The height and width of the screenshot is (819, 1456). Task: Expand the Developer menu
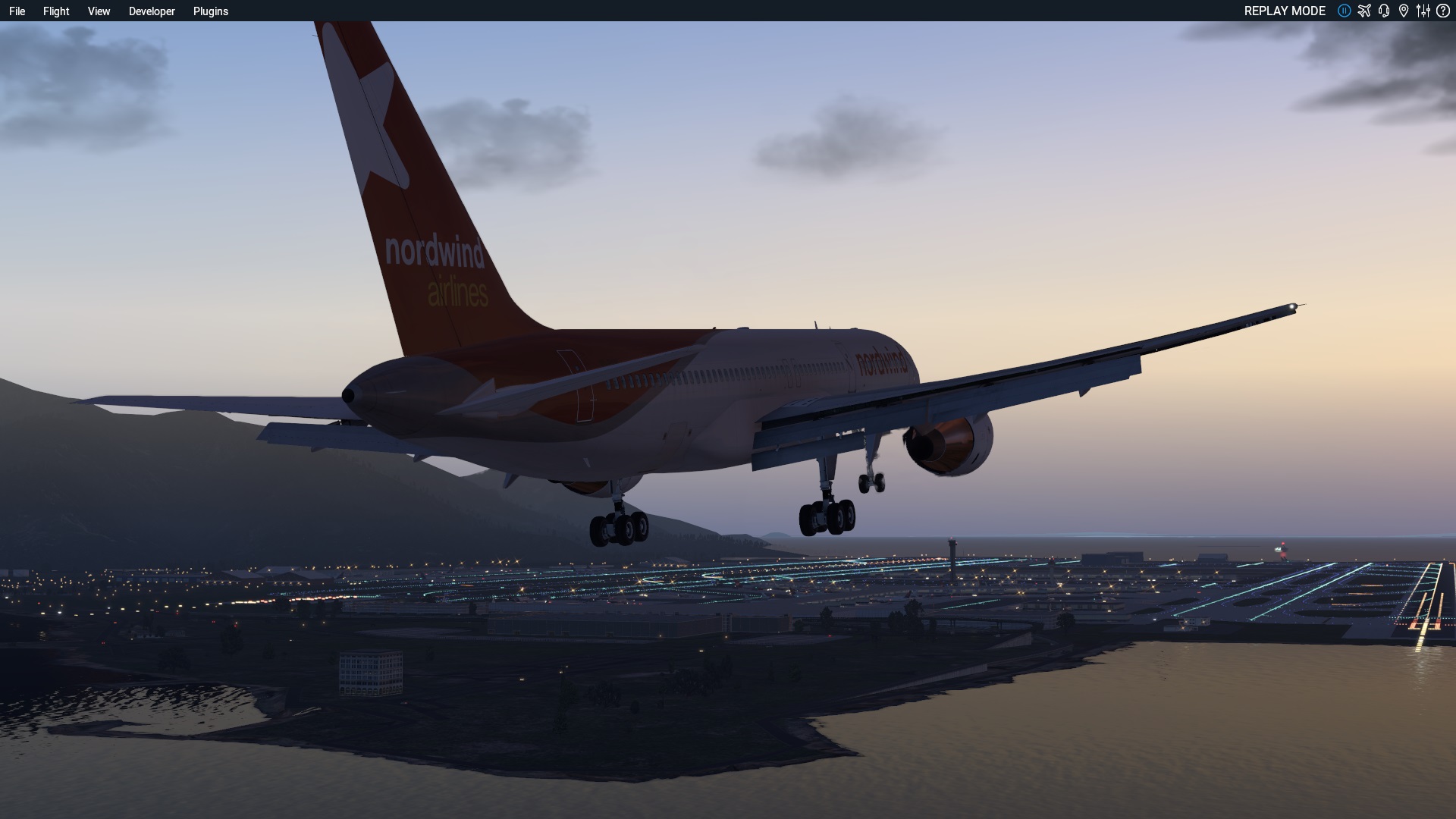152,11
